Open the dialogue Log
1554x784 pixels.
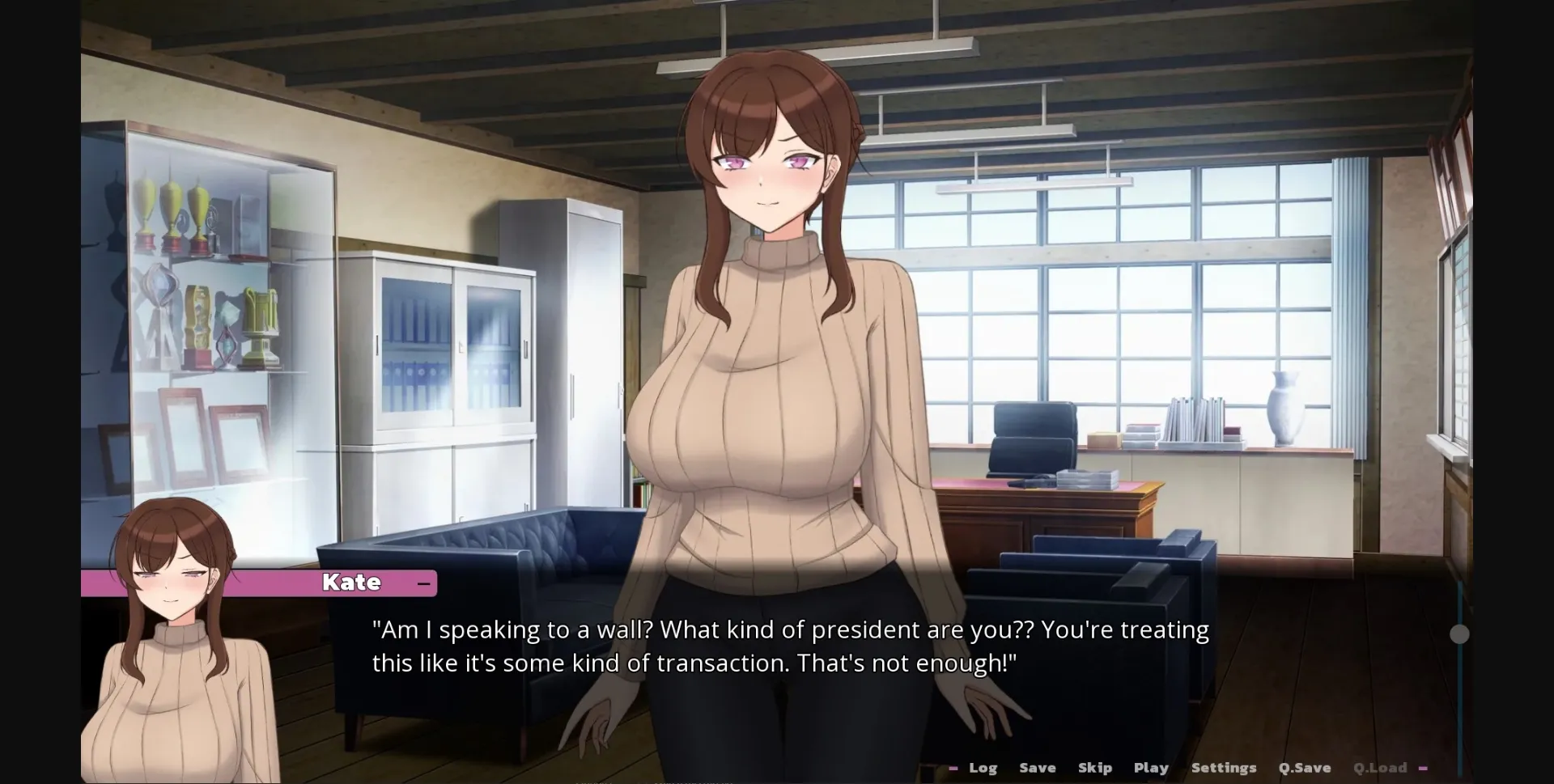pos(983,767)
